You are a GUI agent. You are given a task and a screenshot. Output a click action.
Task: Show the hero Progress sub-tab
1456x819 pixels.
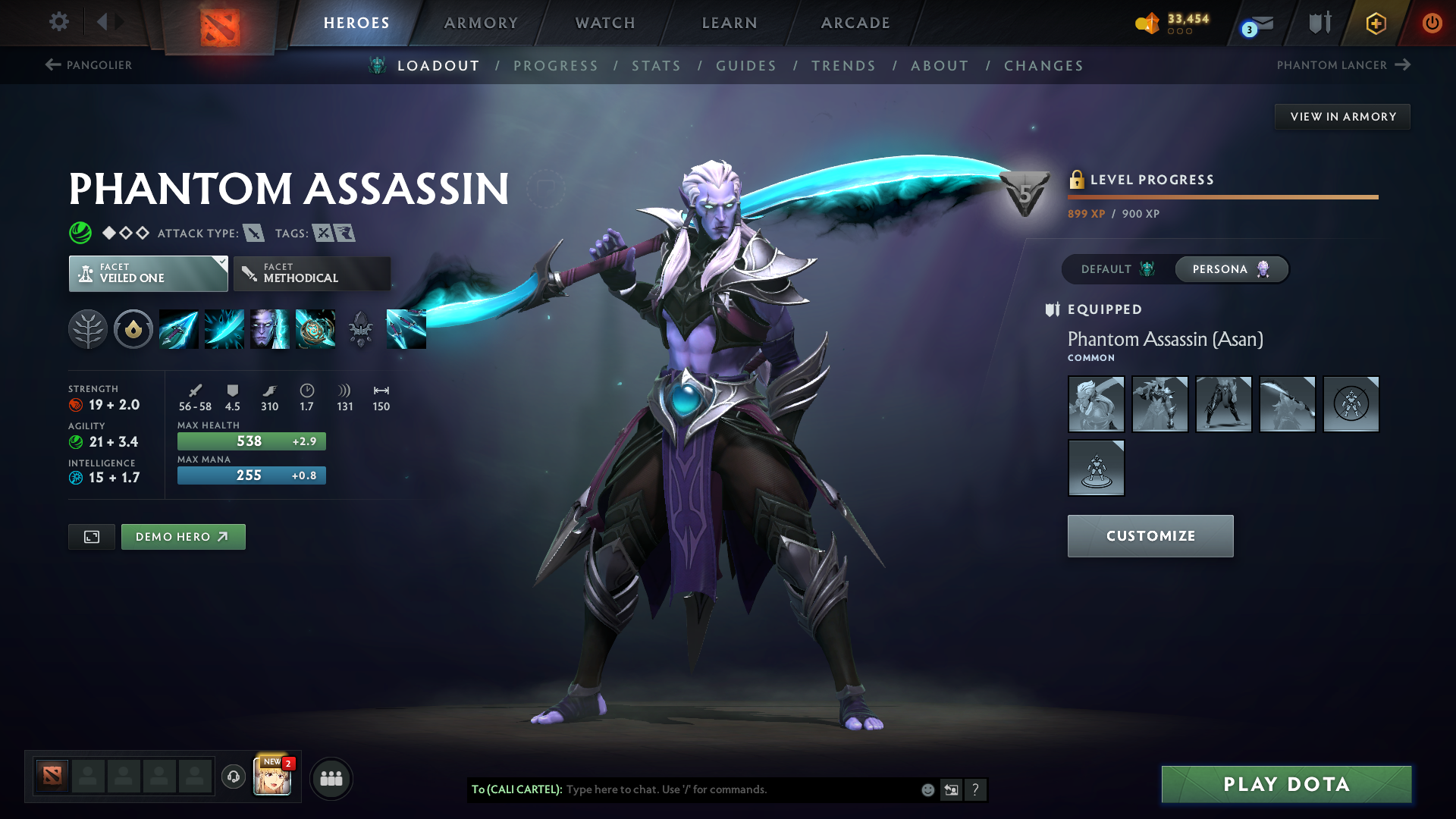point(556,66)
